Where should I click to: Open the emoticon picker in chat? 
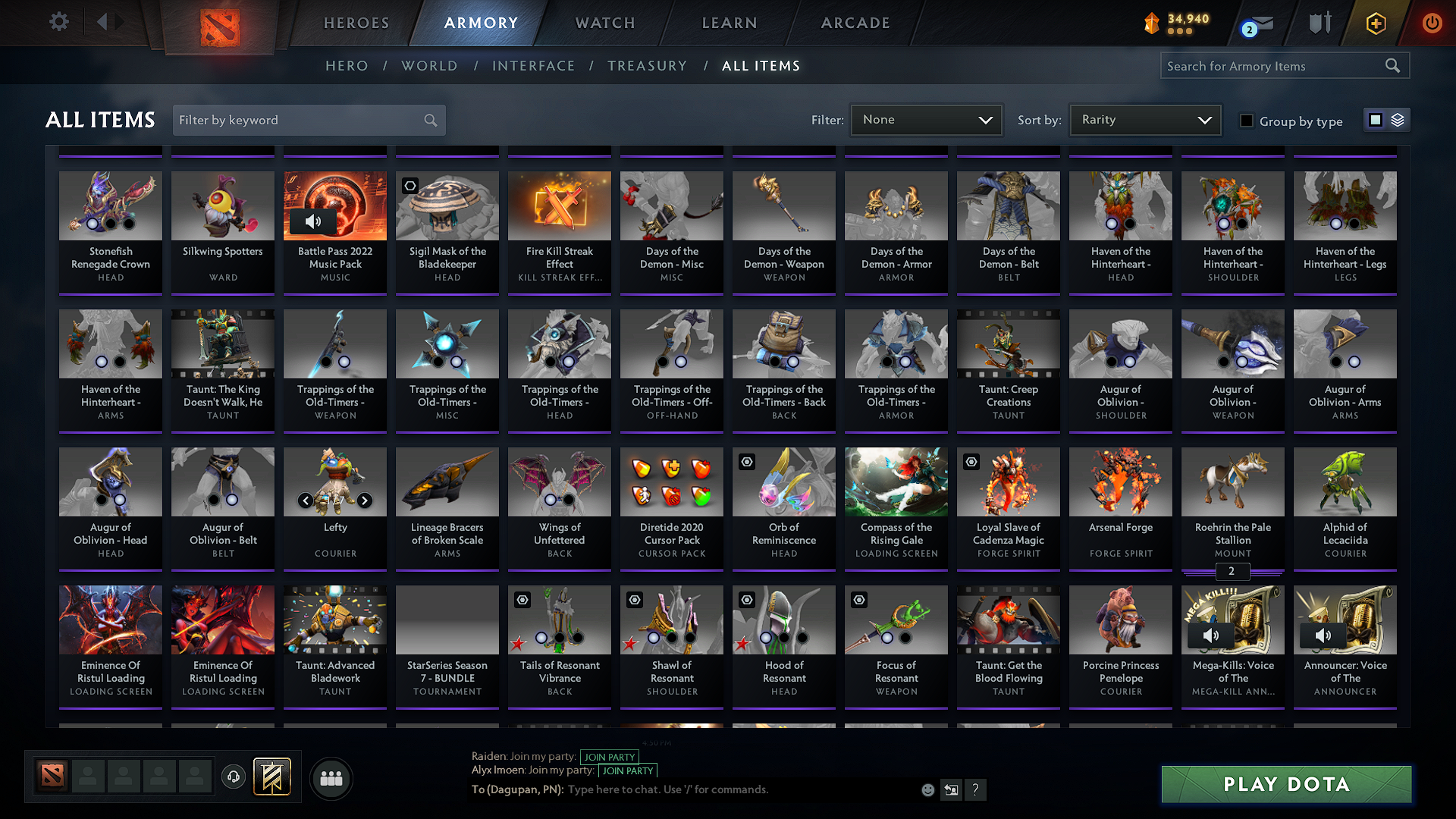(x=927, y=789)
